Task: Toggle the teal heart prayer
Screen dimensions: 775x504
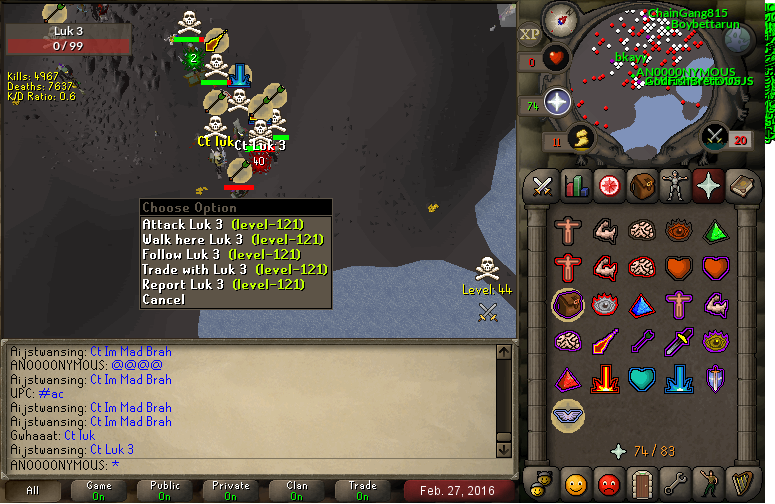Action: click(641, 379)
